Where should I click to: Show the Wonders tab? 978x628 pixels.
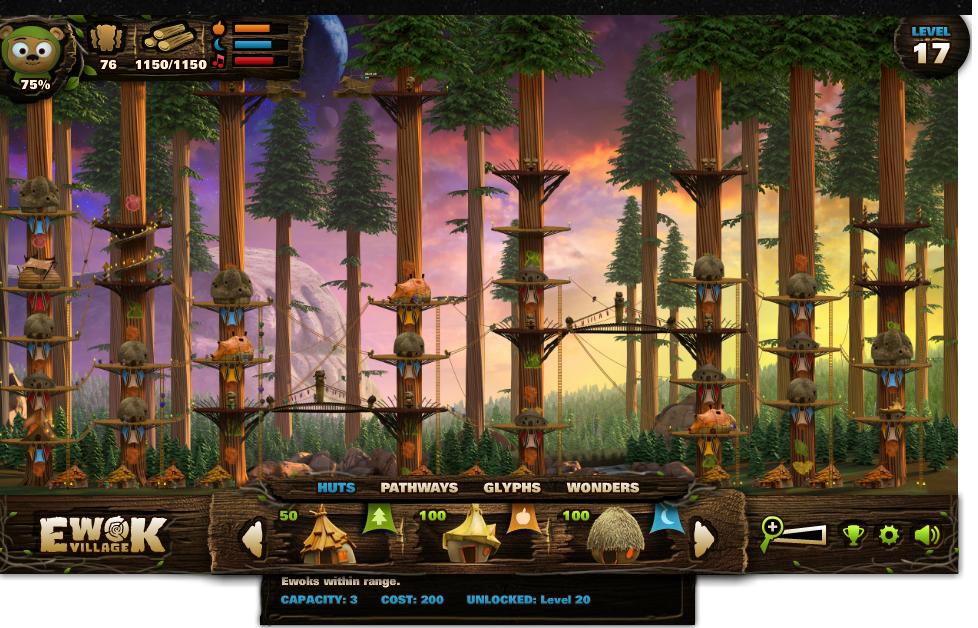click(x=602, y=488)
